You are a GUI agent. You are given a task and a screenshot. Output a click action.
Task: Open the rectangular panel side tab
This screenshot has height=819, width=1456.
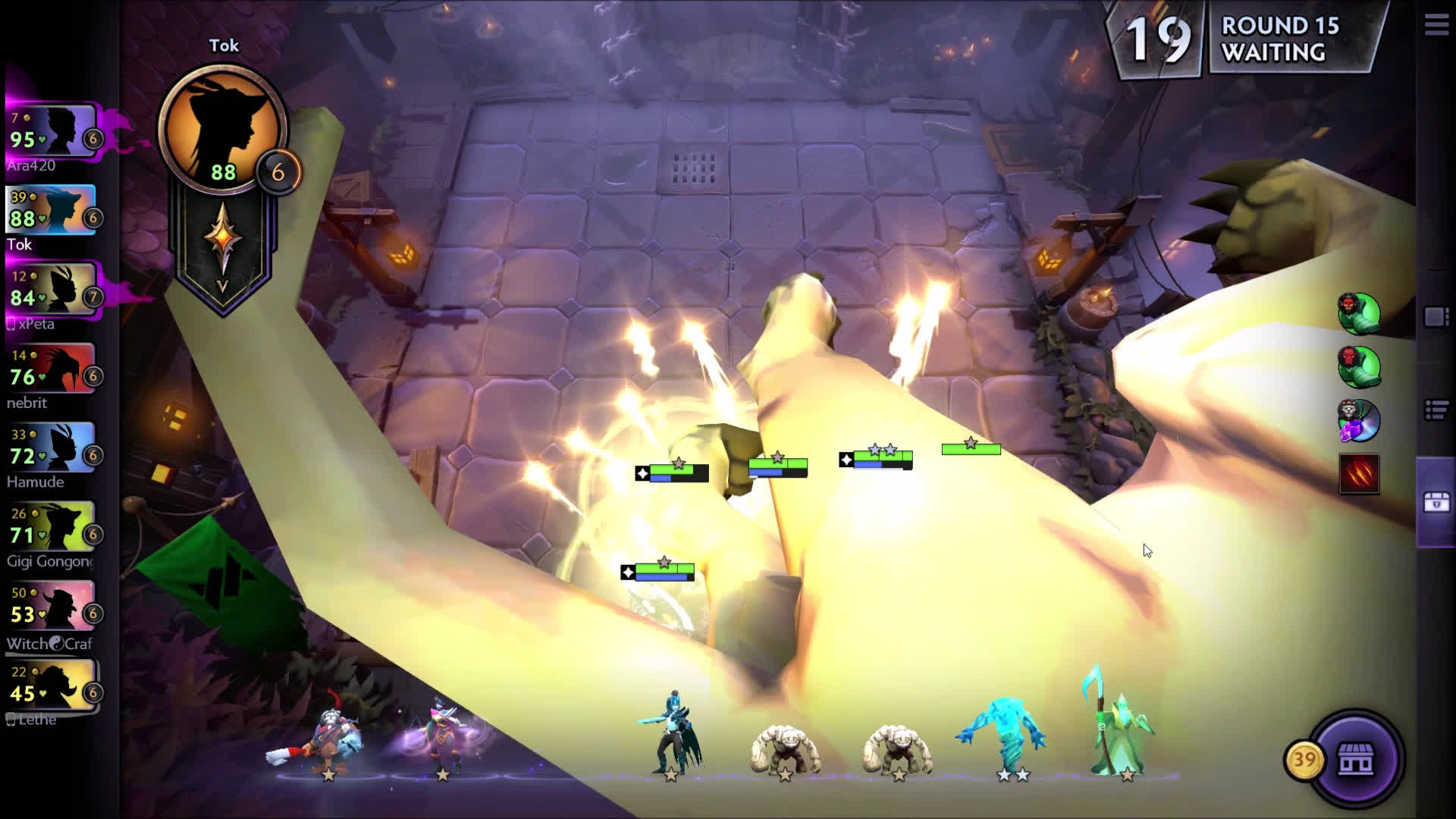coord(1436,317)
